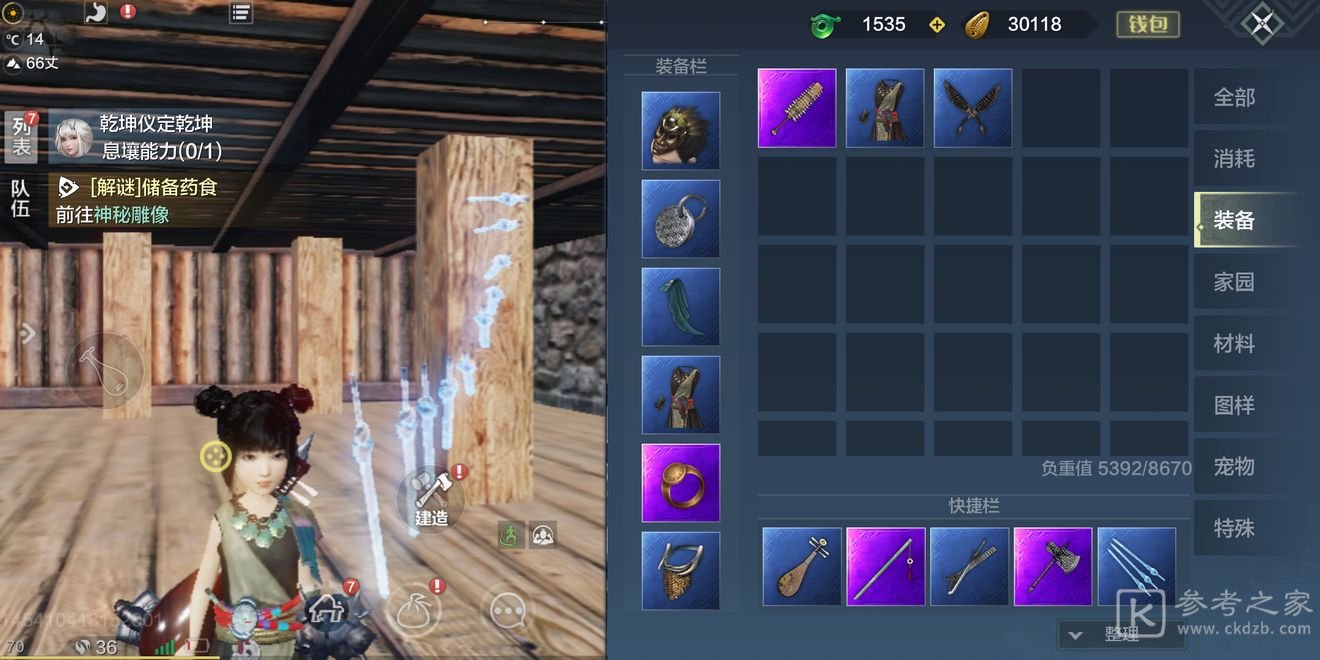
Task: Switch to the 消耗 tab
Action: 1234,159
